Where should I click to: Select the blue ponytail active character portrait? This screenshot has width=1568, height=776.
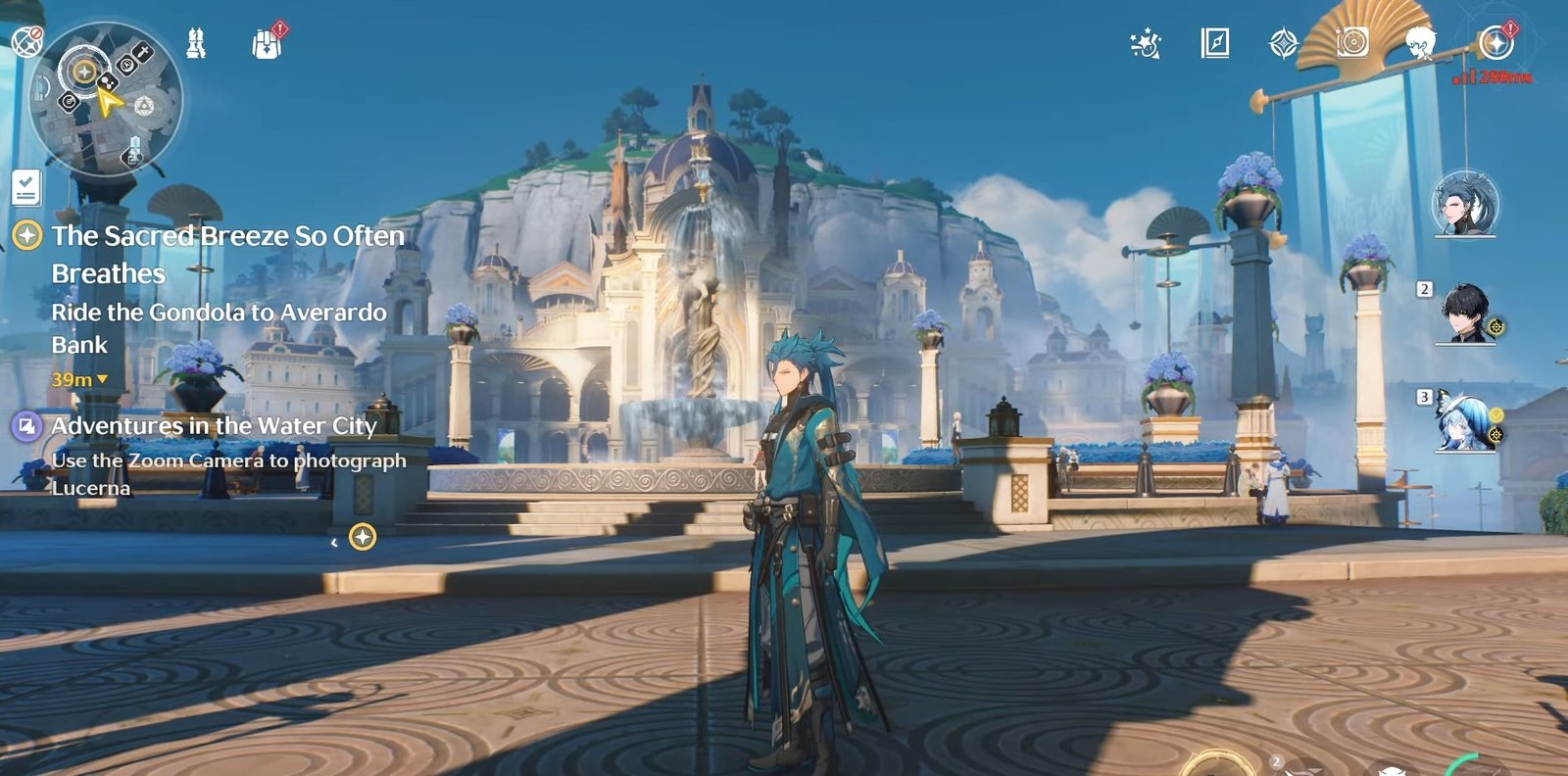(x=1465, y=205)
